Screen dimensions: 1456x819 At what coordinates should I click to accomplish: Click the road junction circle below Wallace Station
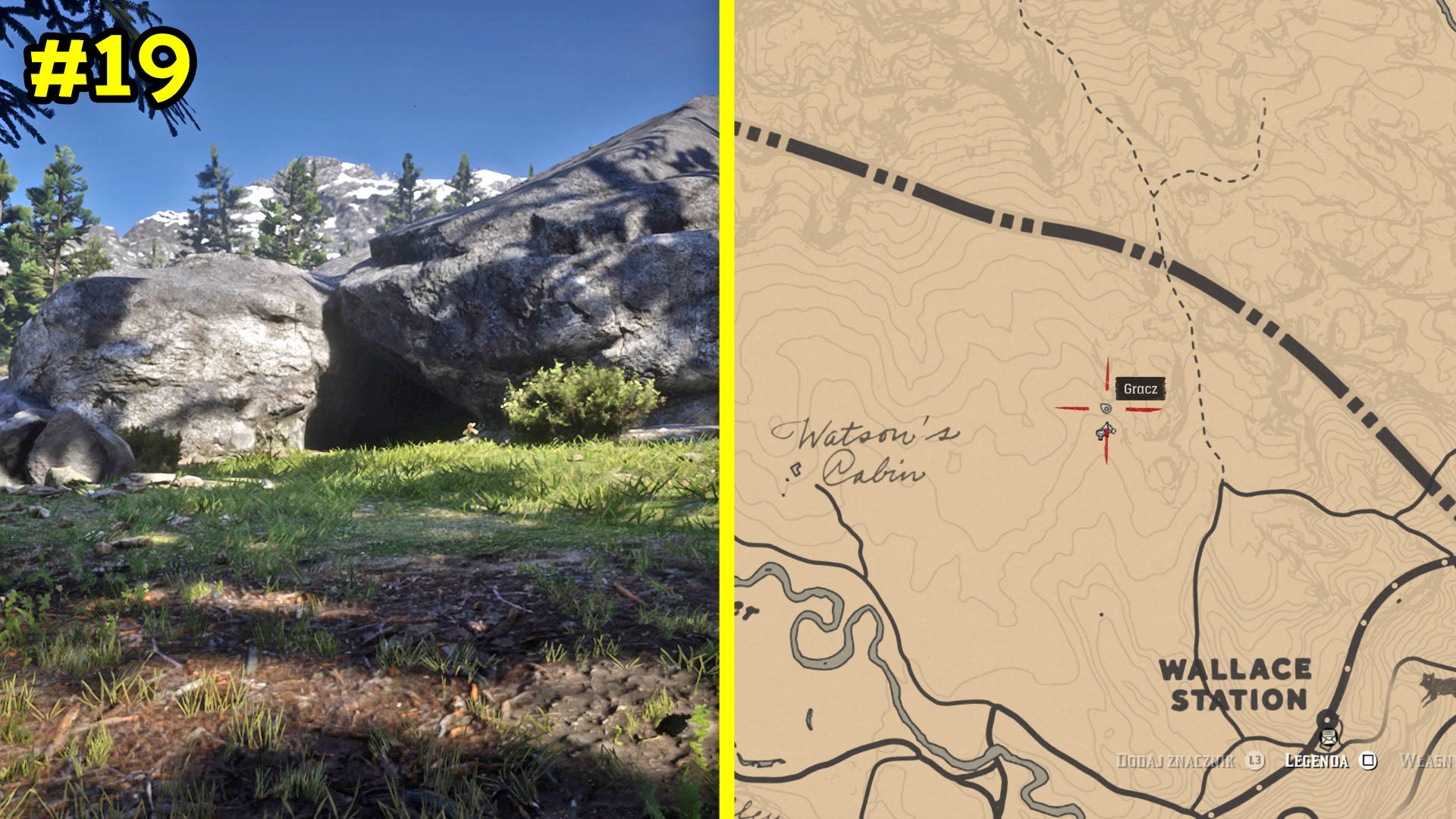point(1328,719)
